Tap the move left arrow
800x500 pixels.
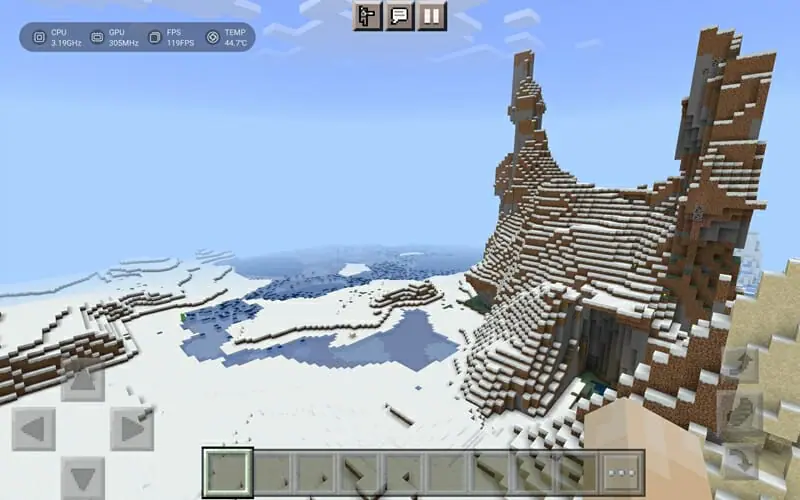click(33, 430)
